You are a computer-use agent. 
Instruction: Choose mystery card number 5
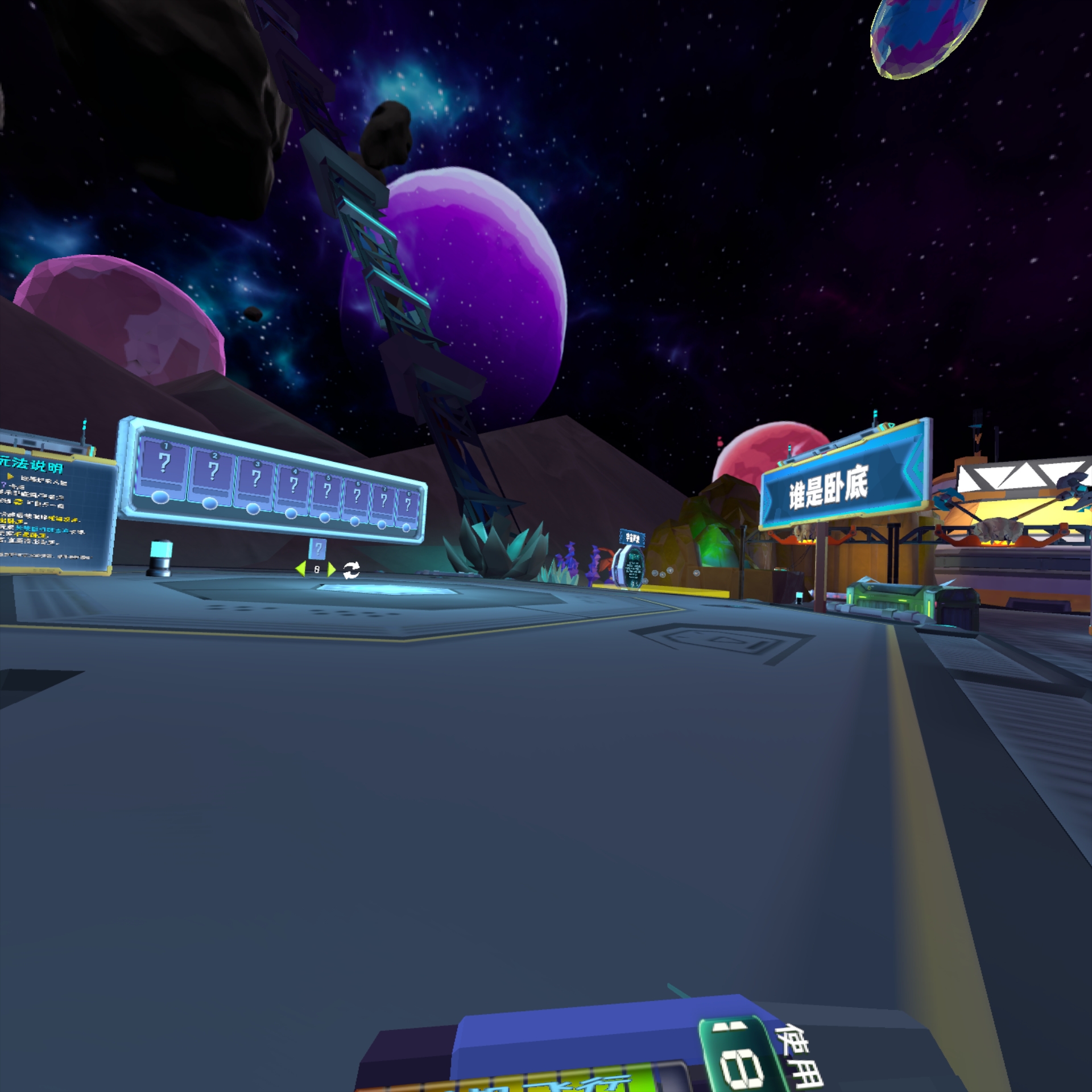[326, 490]
